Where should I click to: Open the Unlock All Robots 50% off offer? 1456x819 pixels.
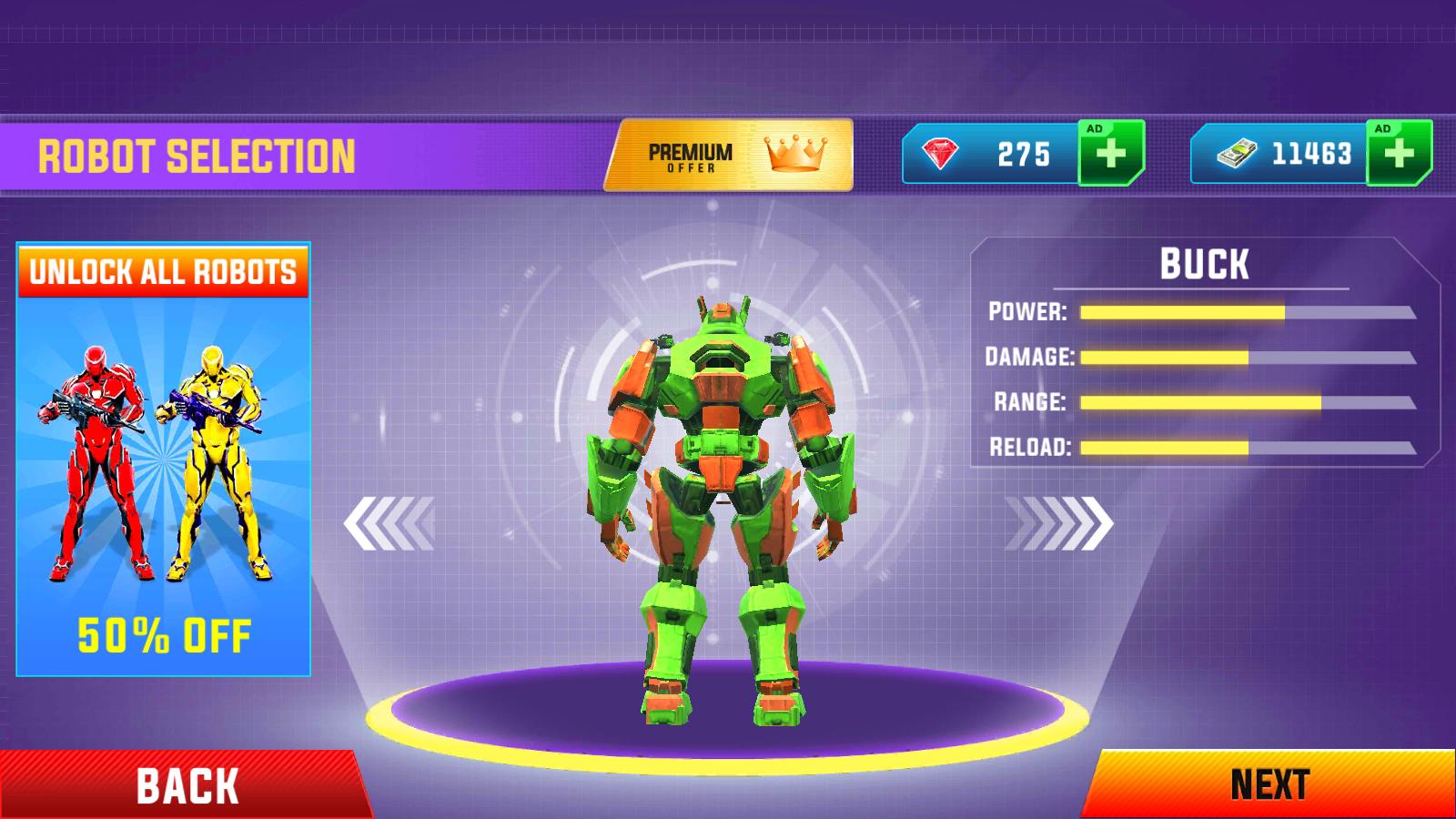(164, 460)
